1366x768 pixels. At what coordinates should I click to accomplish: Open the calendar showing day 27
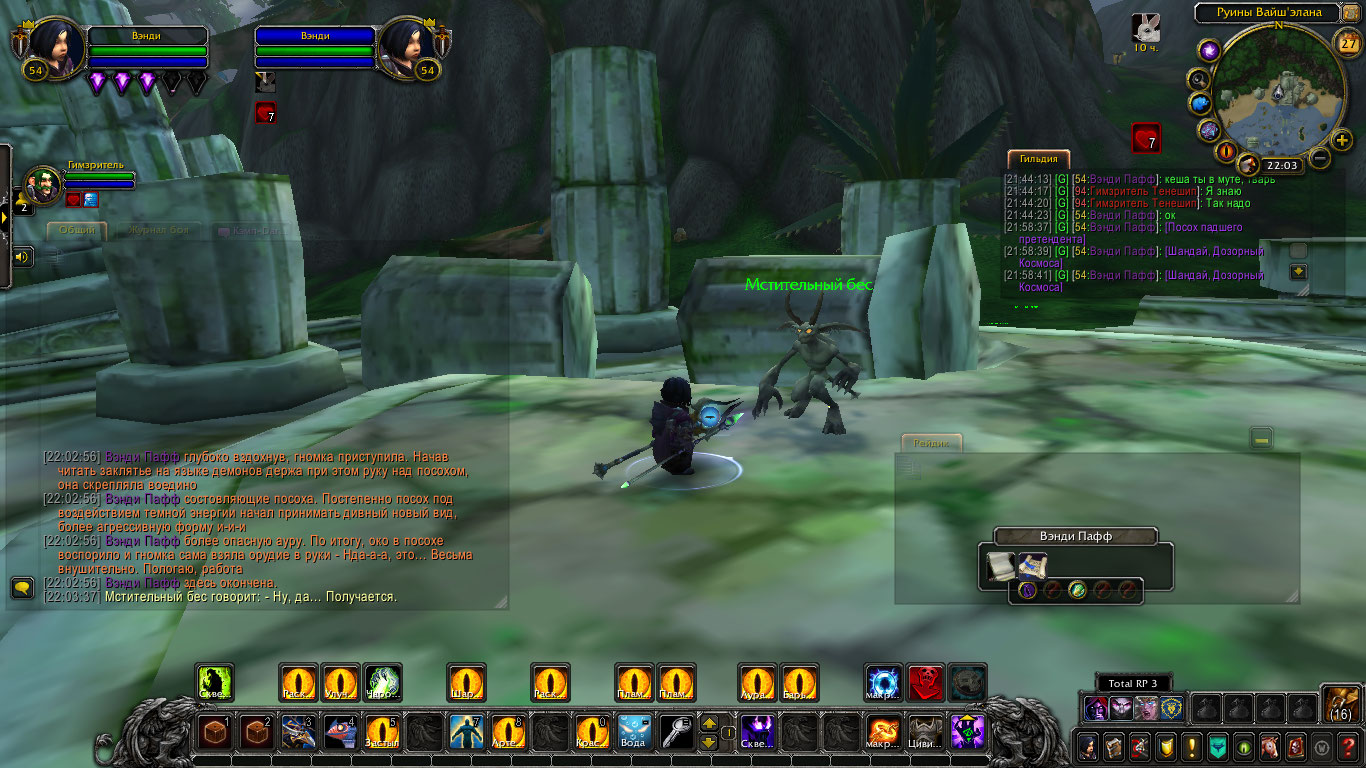[x=1348, y=43]
